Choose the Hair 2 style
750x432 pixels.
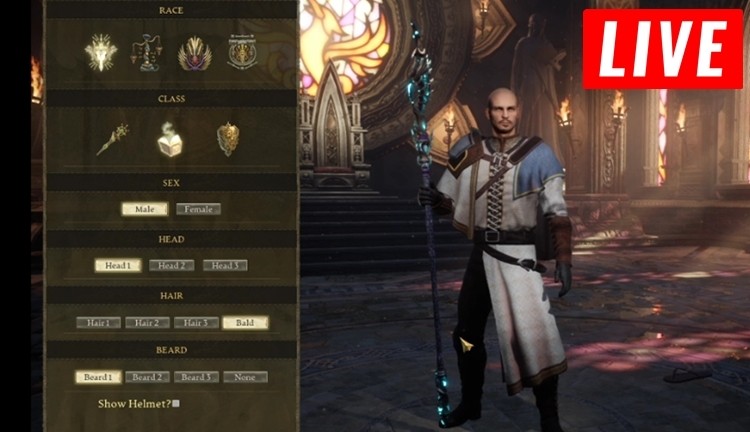(x=147, y=322)
